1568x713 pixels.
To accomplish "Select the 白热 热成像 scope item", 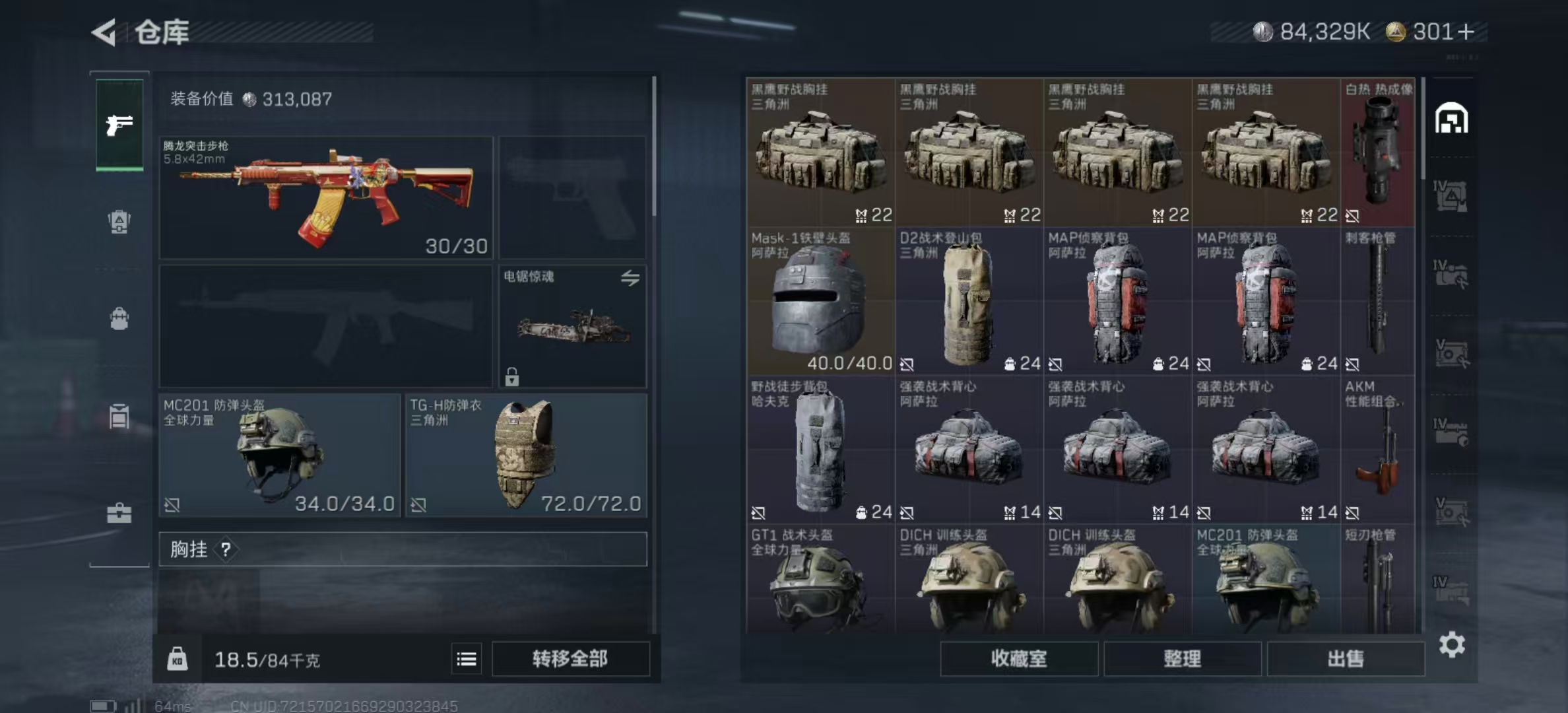I will pos(1378,153).
